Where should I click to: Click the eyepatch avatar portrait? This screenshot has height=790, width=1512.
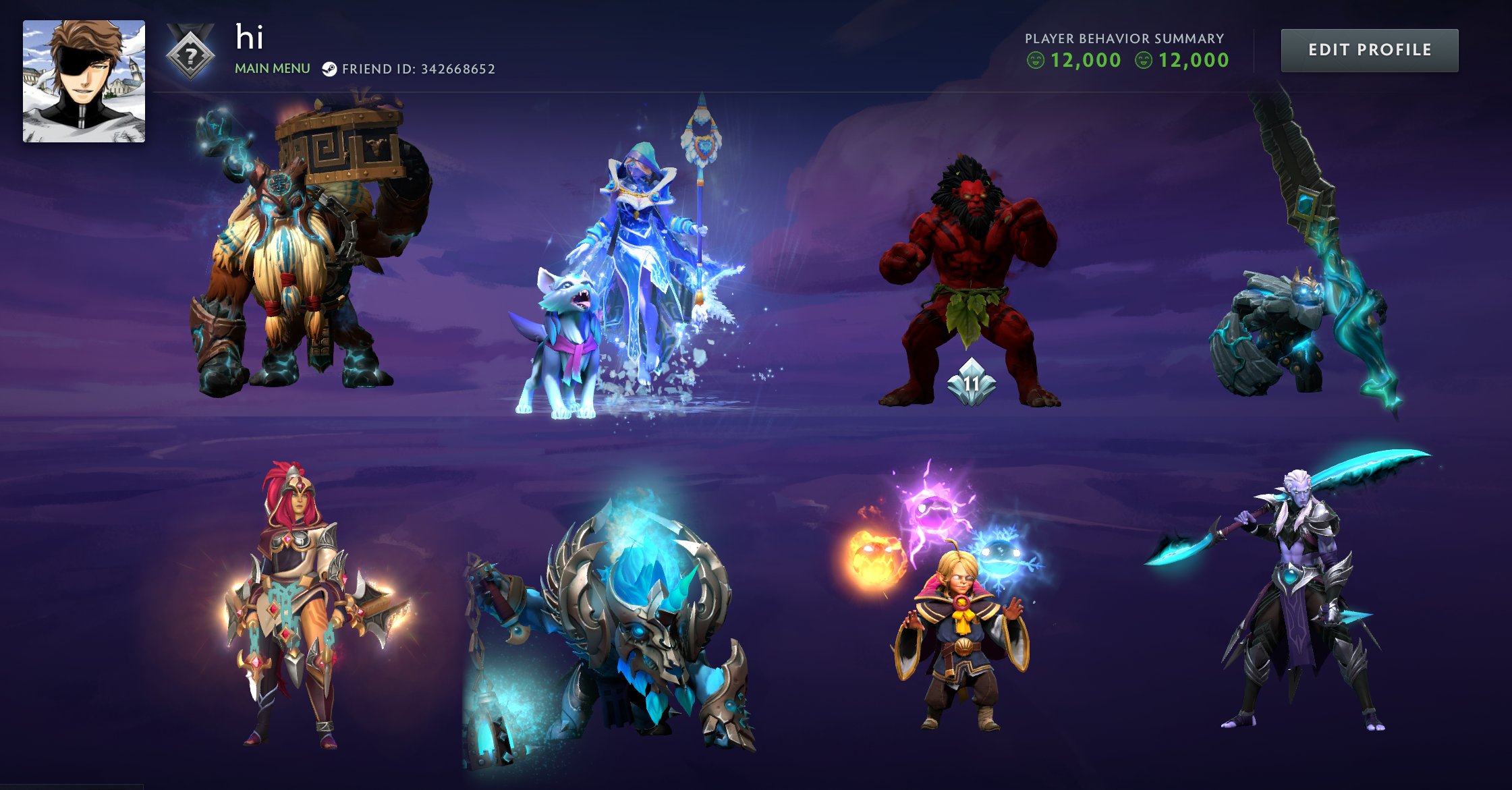(x=82, y=81)
